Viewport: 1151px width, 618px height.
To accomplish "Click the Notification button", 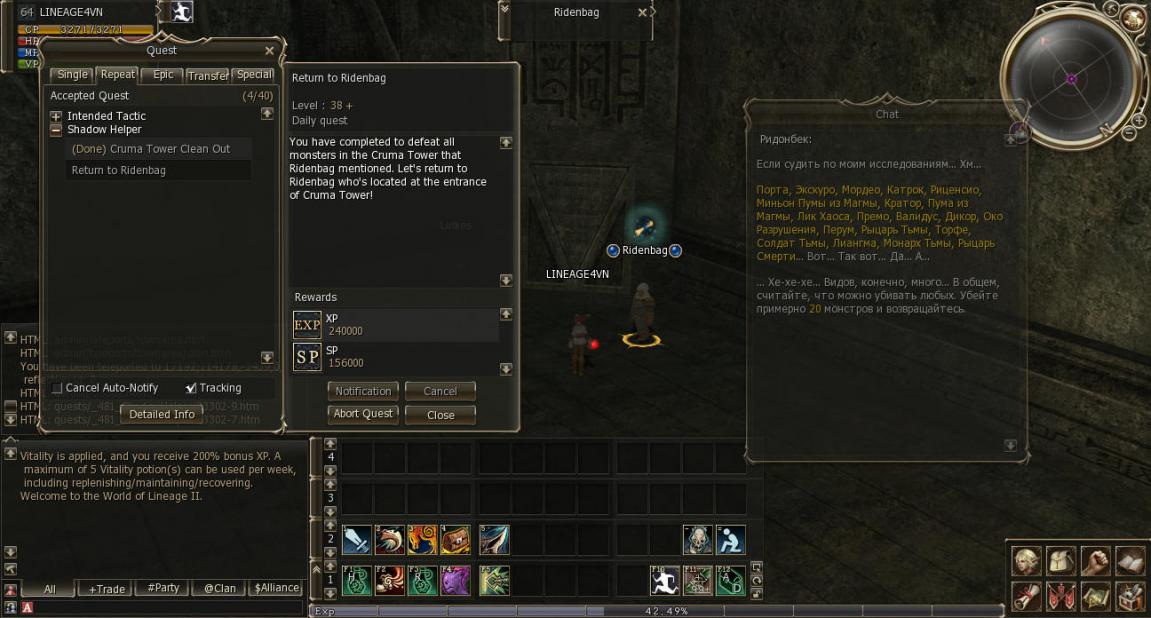I will point(363,391).
